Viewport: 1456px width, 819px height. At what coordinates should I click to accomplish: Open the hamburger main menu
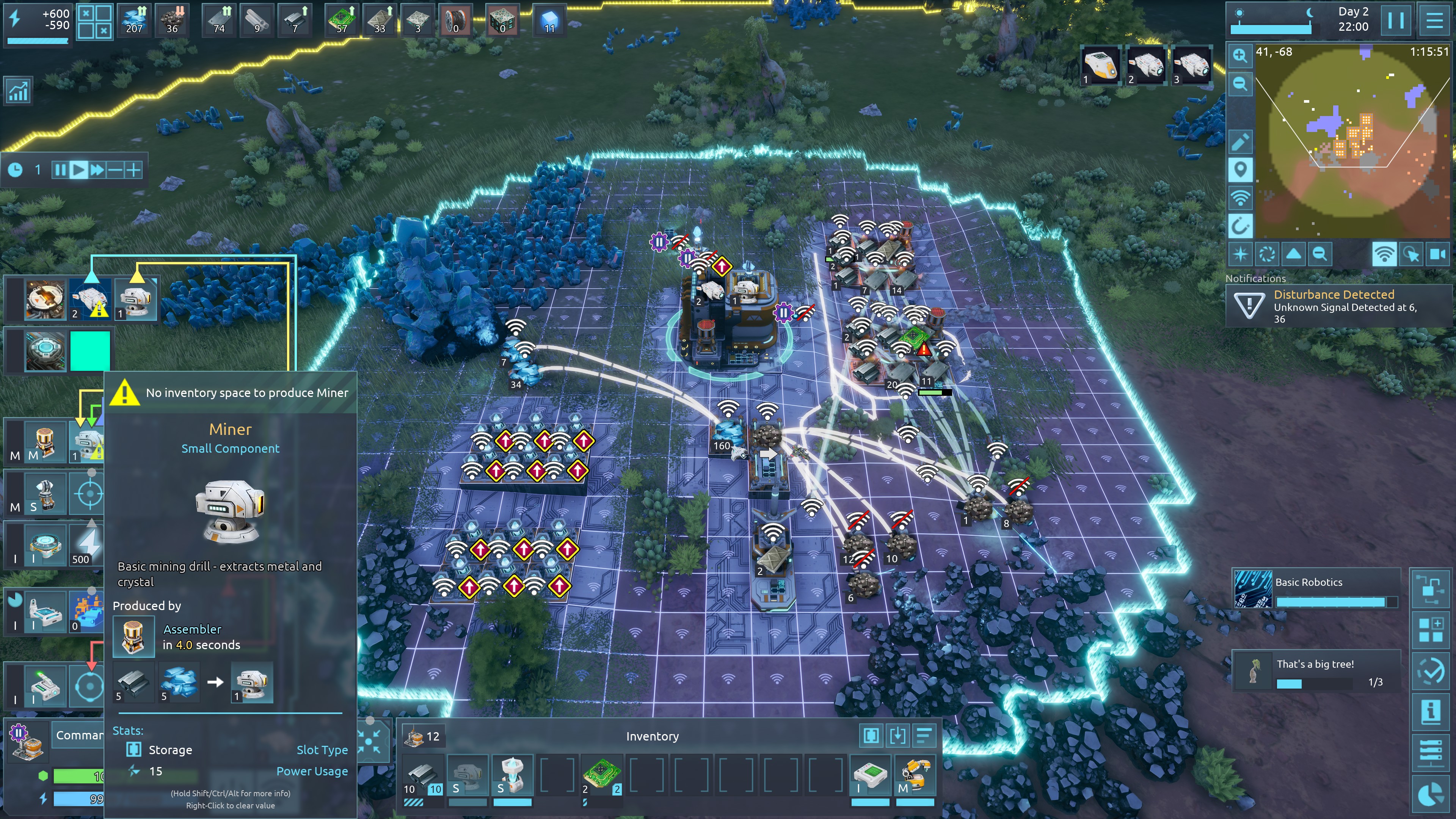[1434, 20]
